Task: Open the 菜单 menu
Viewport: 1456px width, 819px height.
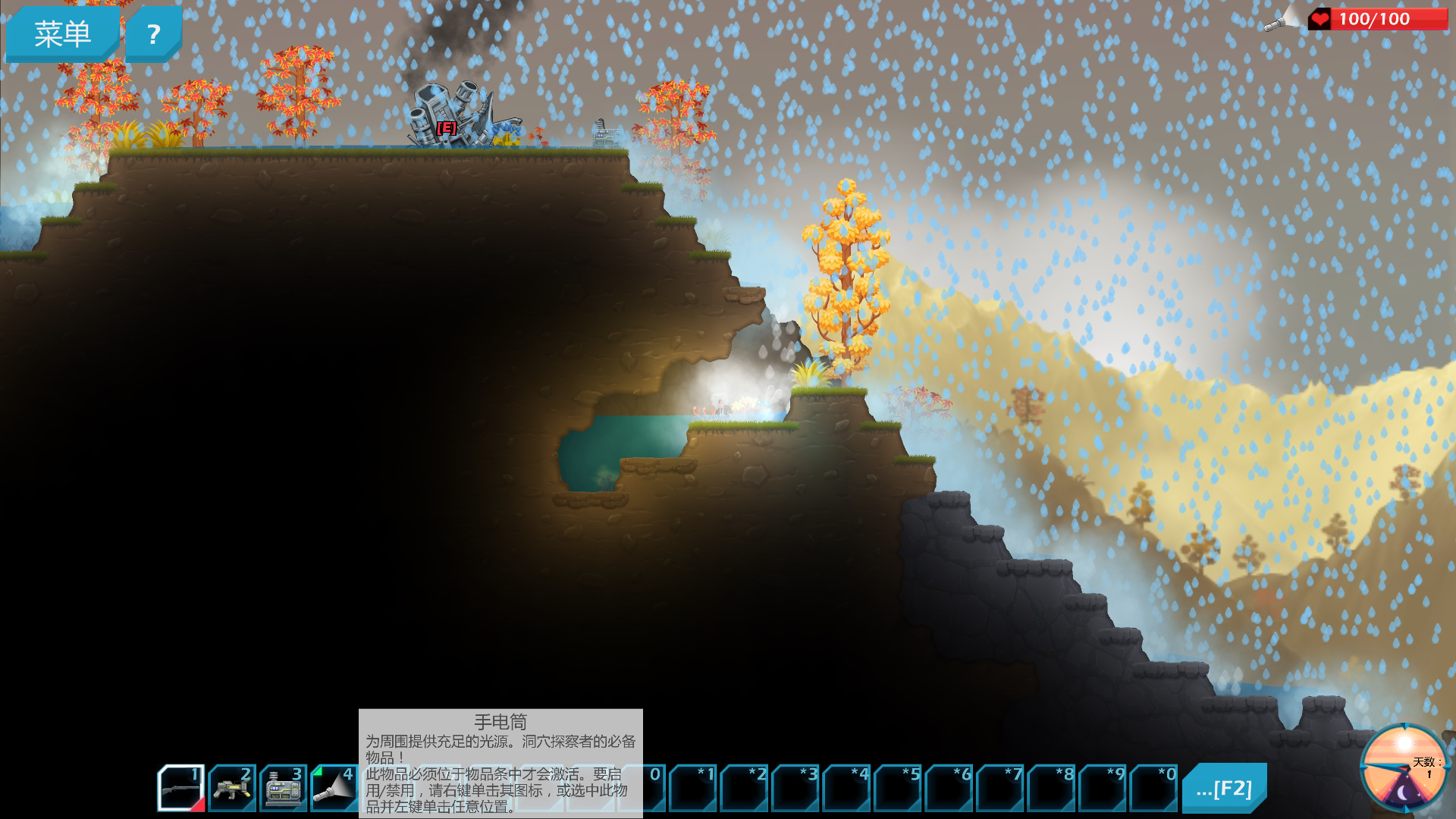Action: [x=62, y=34]
